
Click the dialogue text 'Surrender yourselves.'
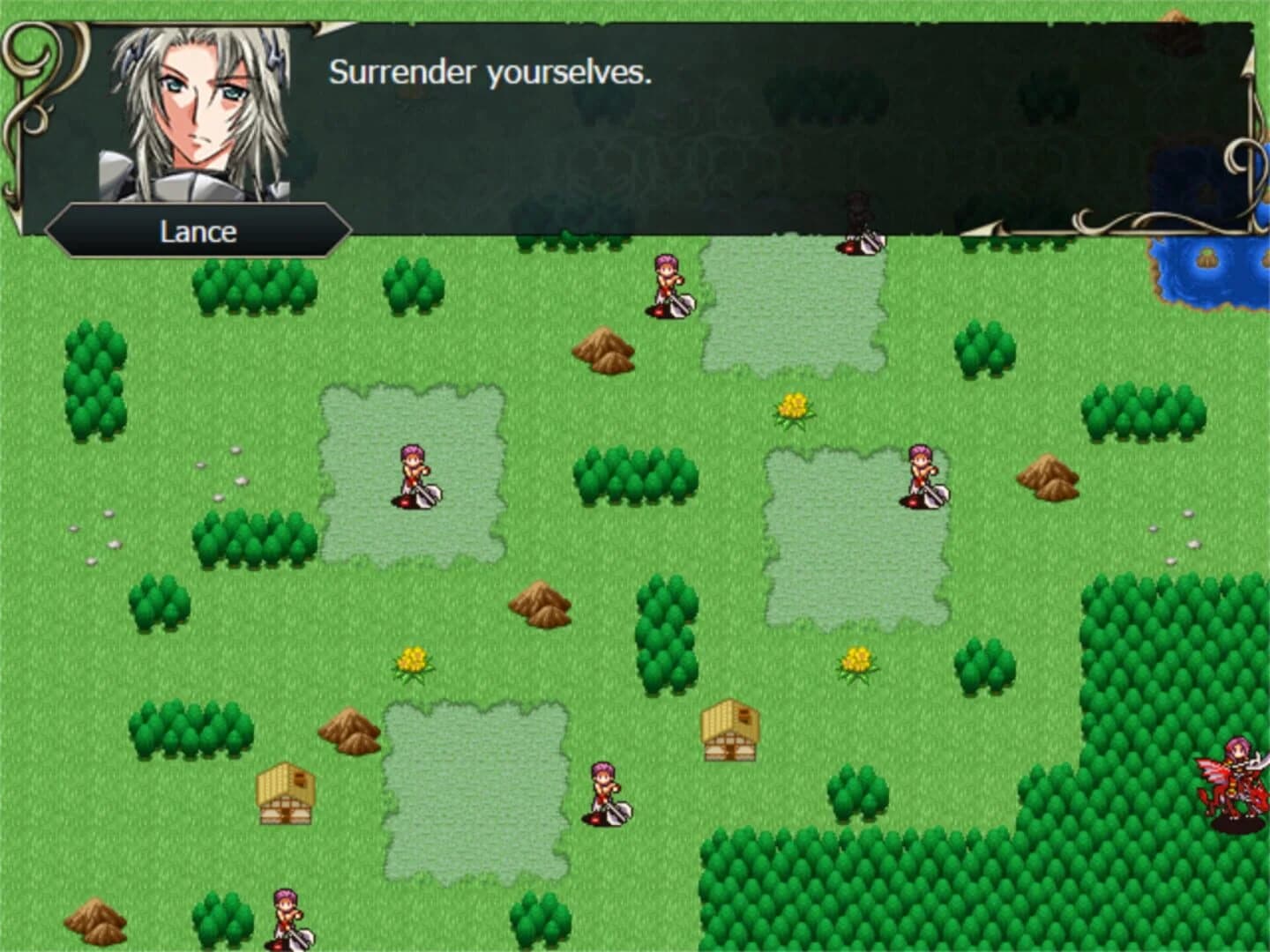pos(490,74)
